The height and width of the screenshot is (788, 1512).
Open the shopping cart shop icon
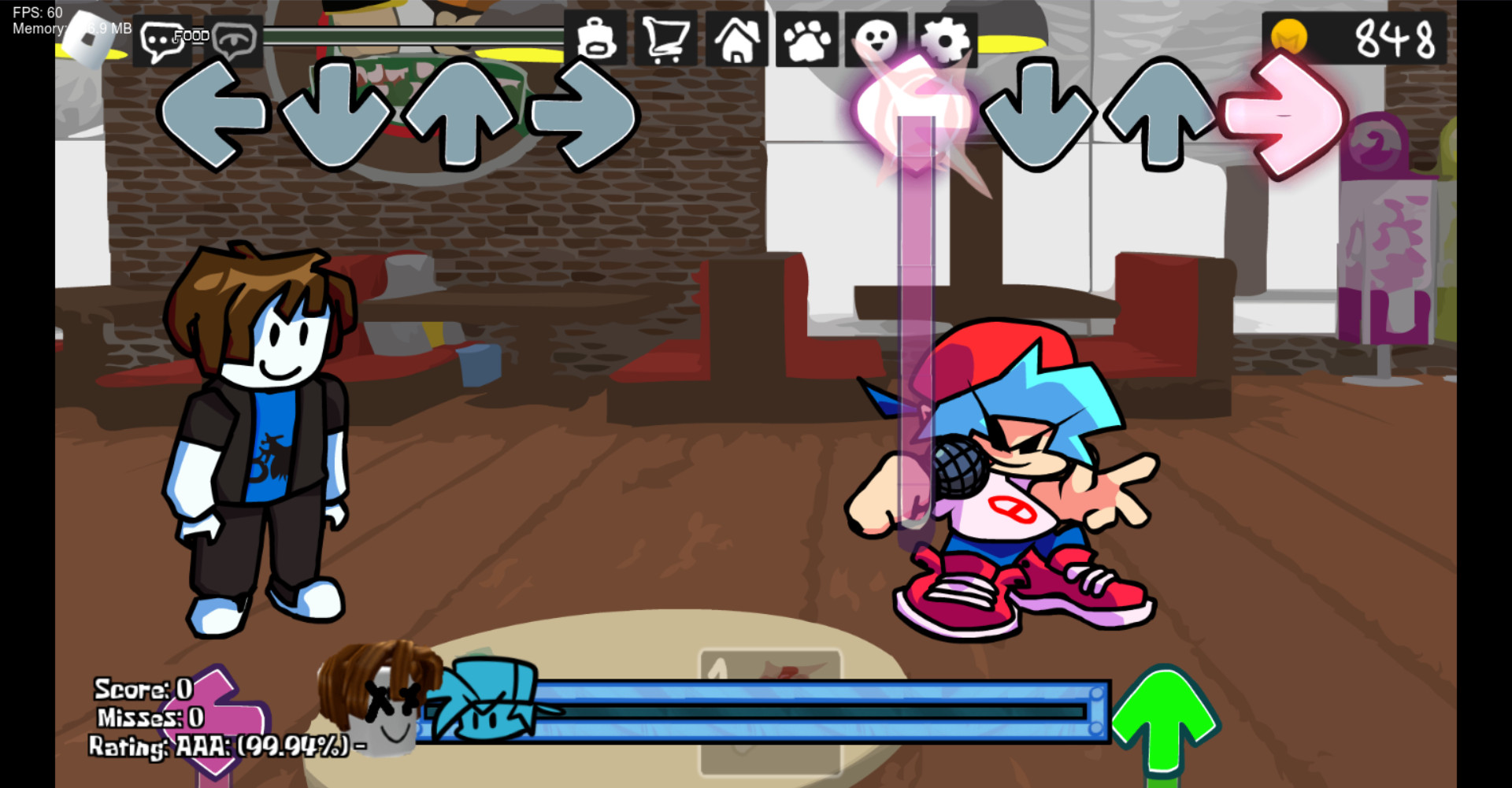click(665, 38)
